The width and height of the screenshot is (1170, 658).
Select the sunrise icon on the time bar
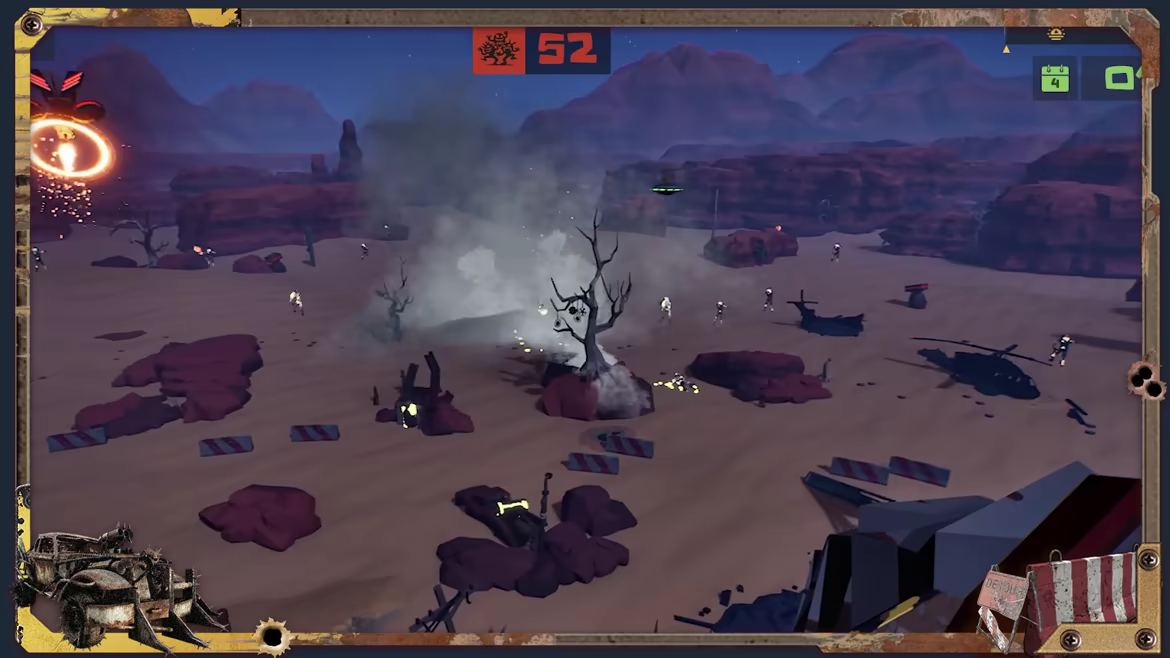pos(1056,35)
